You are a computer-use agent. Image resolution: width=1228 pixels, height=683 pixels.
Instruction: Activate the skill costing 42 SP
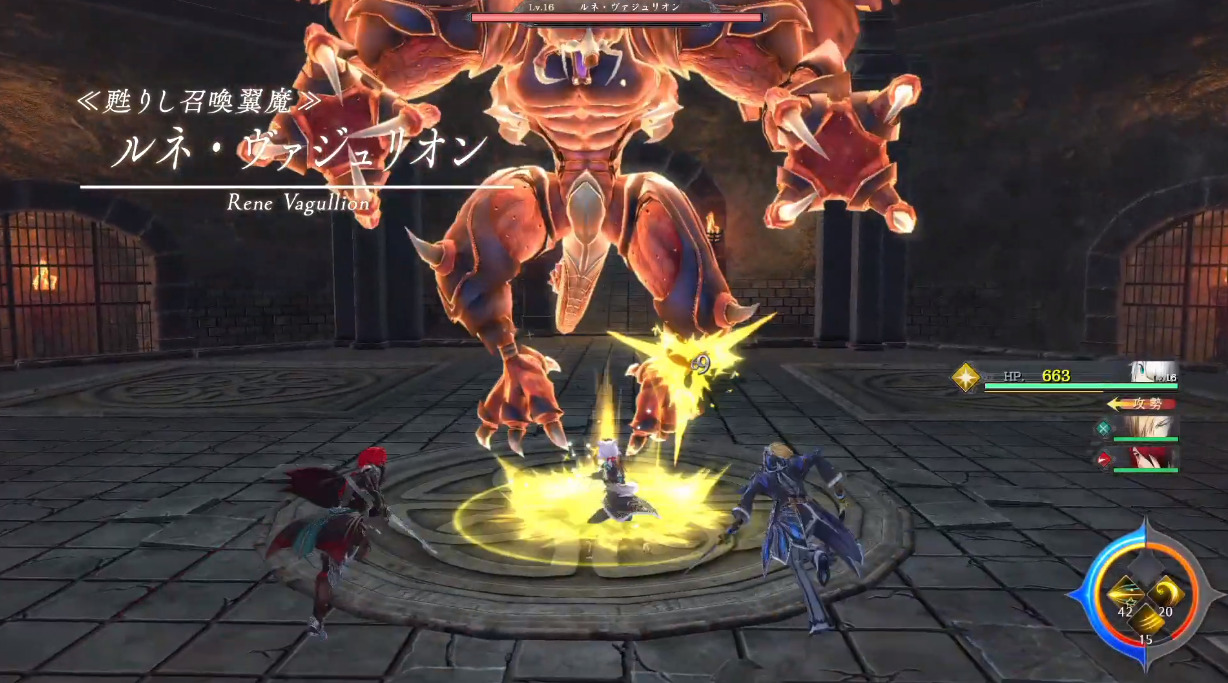tap(1126, 596)
